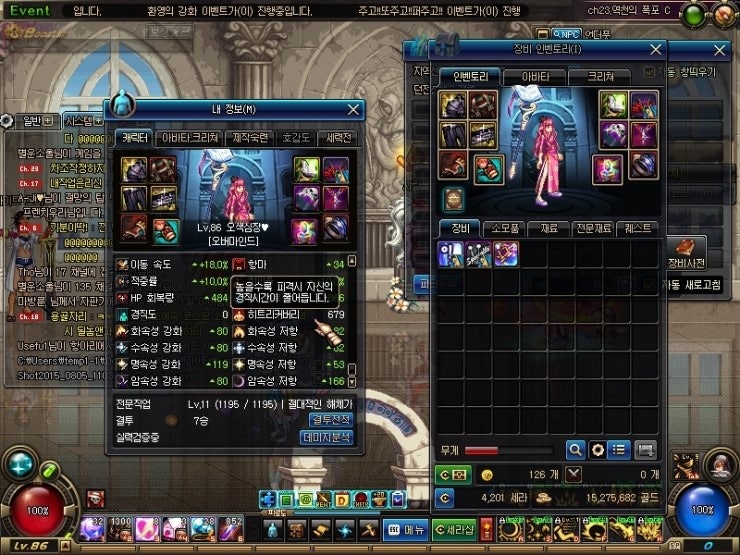Open the 장비사전 equipment dictionary book
Viewport: 740px width, 555px height.
point(688,251)
